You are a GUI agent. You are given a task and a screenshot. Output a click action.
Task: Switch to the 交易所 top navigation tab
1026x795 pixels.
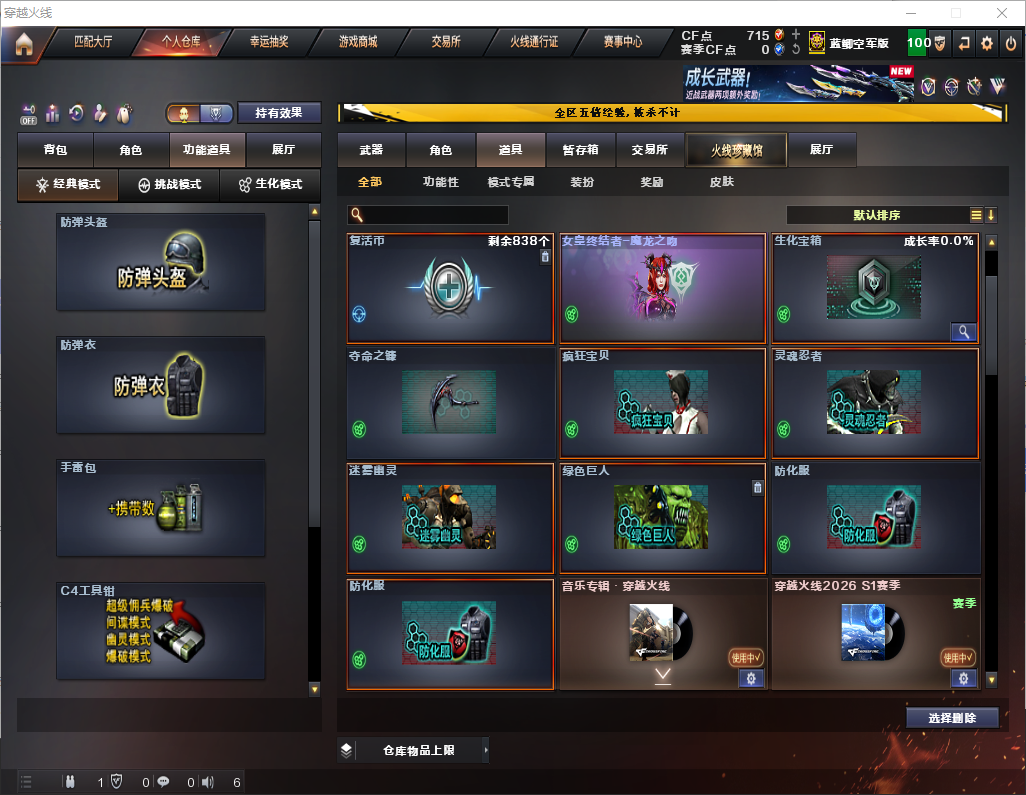446,42
